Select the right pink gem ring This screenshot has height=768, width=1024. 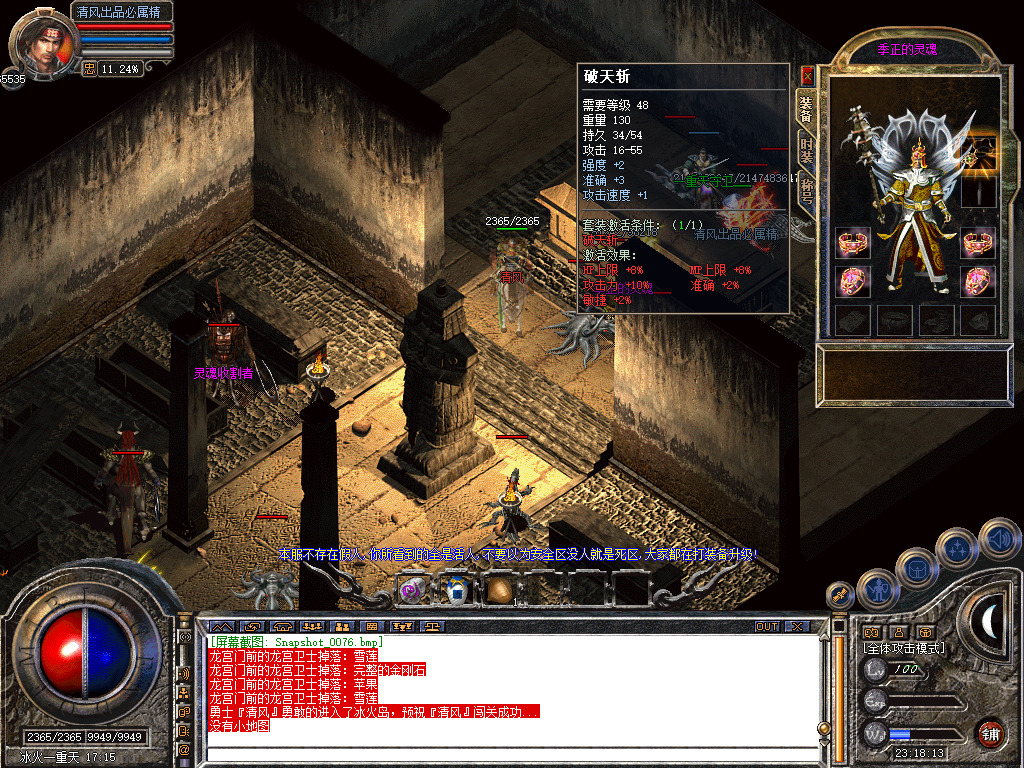(978, 282)
